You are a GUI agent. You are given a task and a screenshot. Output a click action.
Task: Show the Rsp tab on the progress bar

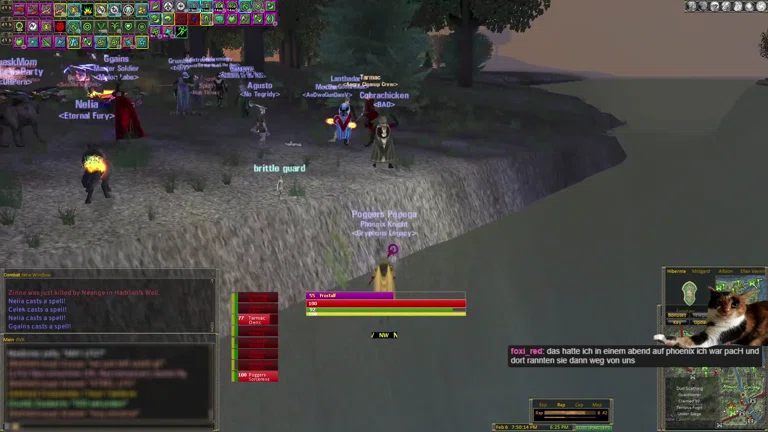tap(561, 404)
